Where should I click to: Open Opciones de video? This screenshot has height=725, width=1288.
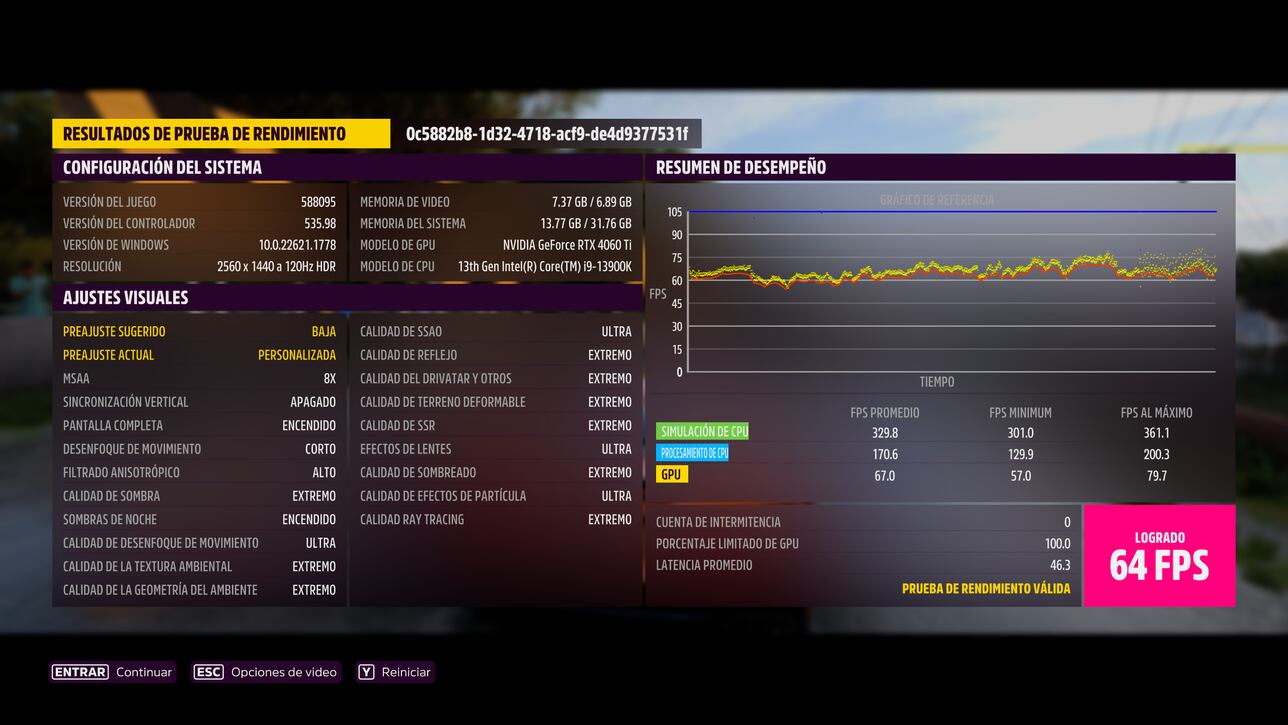pyautogui.click(x=267, y=672)
